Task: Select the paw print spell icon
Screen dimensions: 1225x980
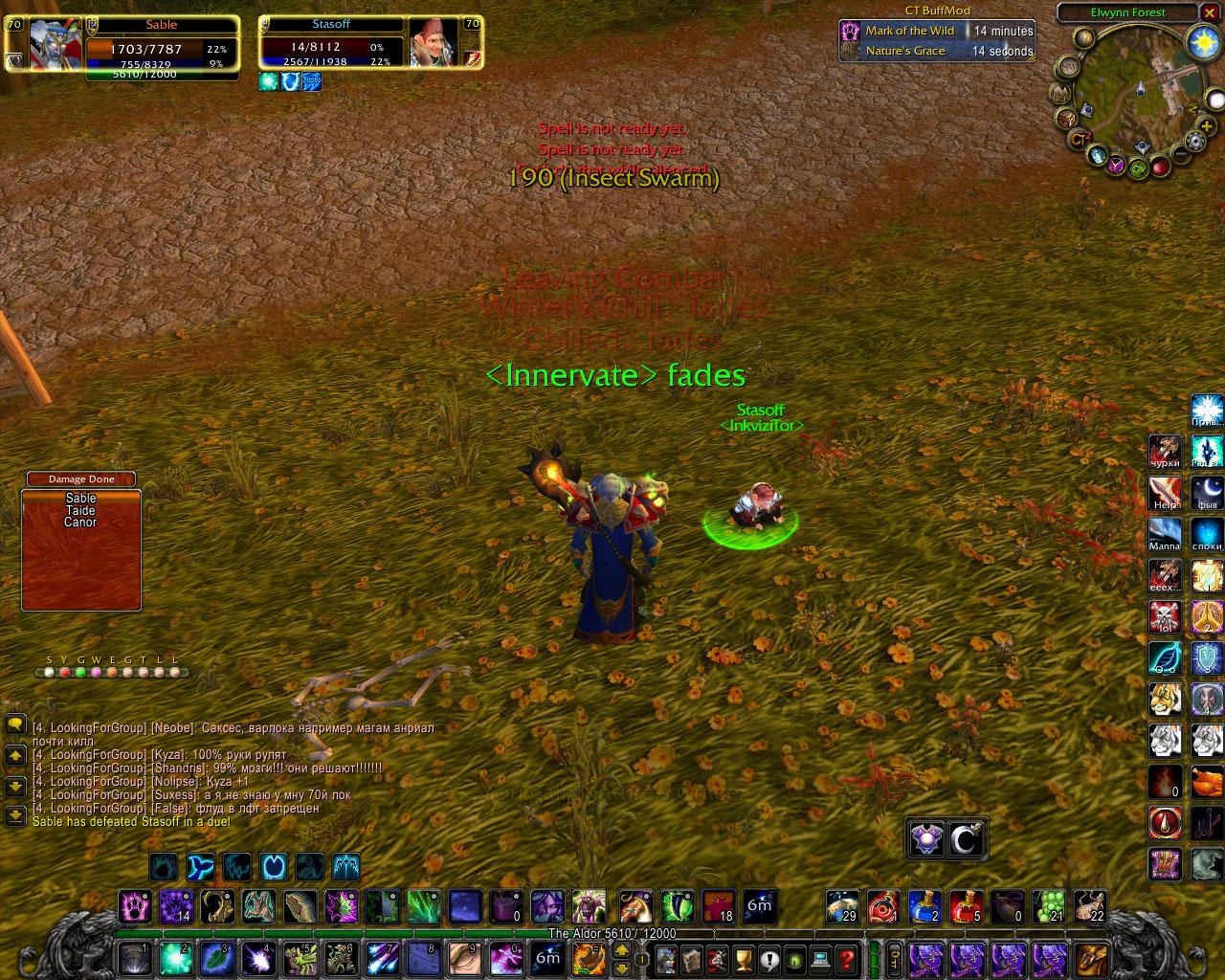Action: (x=135, y=905)
